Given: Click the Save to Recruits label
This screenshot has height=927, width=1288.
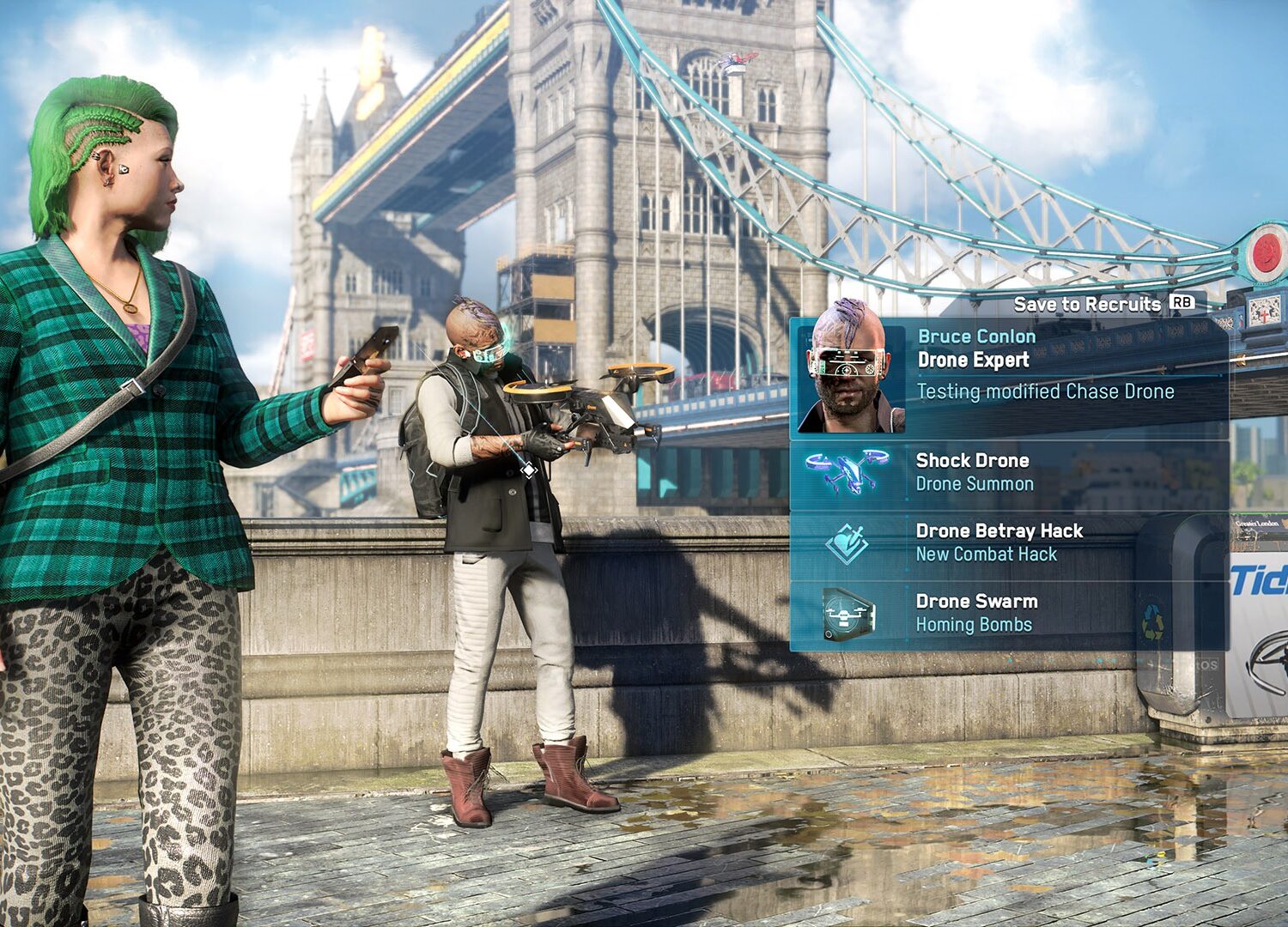Looking at the screenshot, I should click(1087, 304).
